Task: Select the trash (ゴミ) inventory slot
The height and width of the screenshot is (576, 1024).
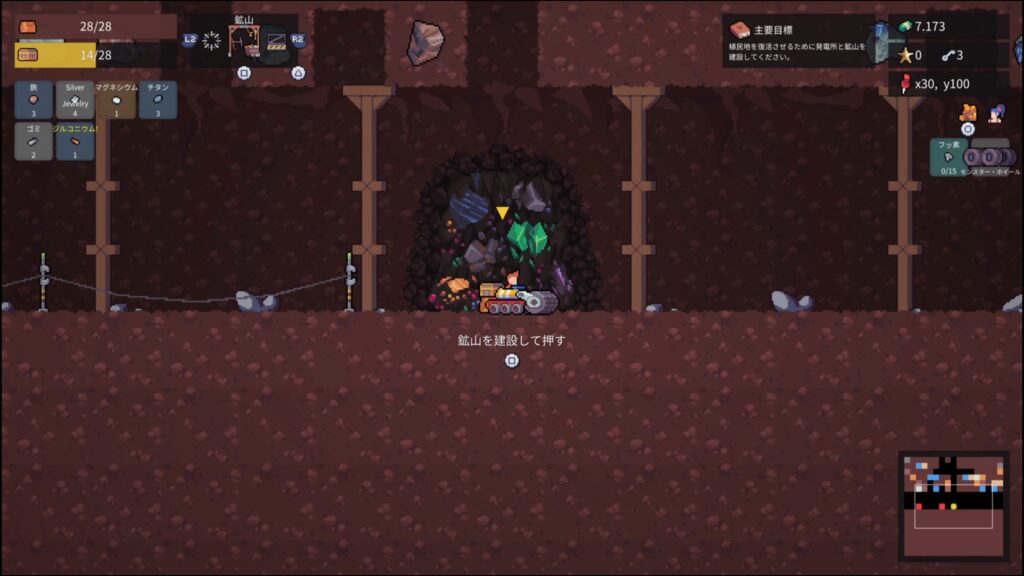Action: pyautogui.click(x=34, y=141)
